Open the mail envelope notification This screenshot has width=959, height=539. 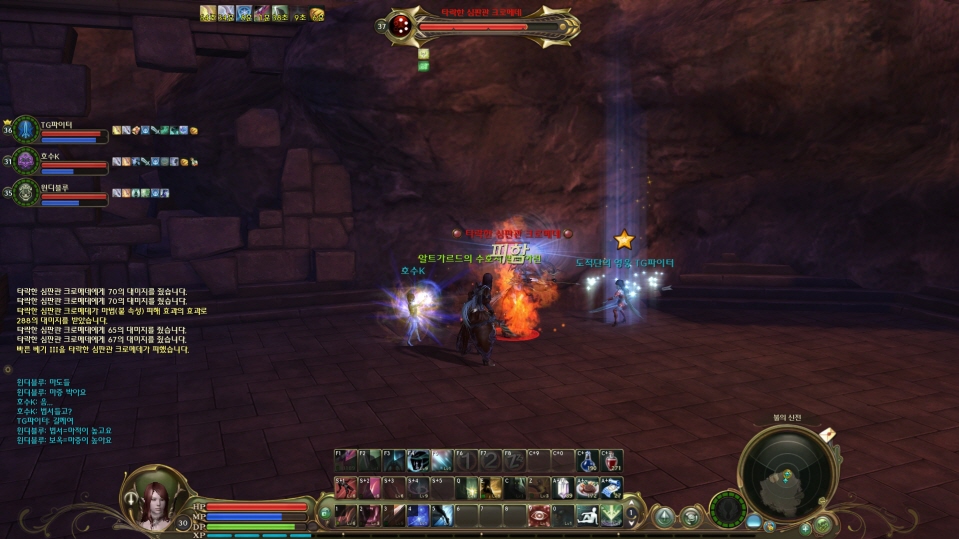pos(828,435)
